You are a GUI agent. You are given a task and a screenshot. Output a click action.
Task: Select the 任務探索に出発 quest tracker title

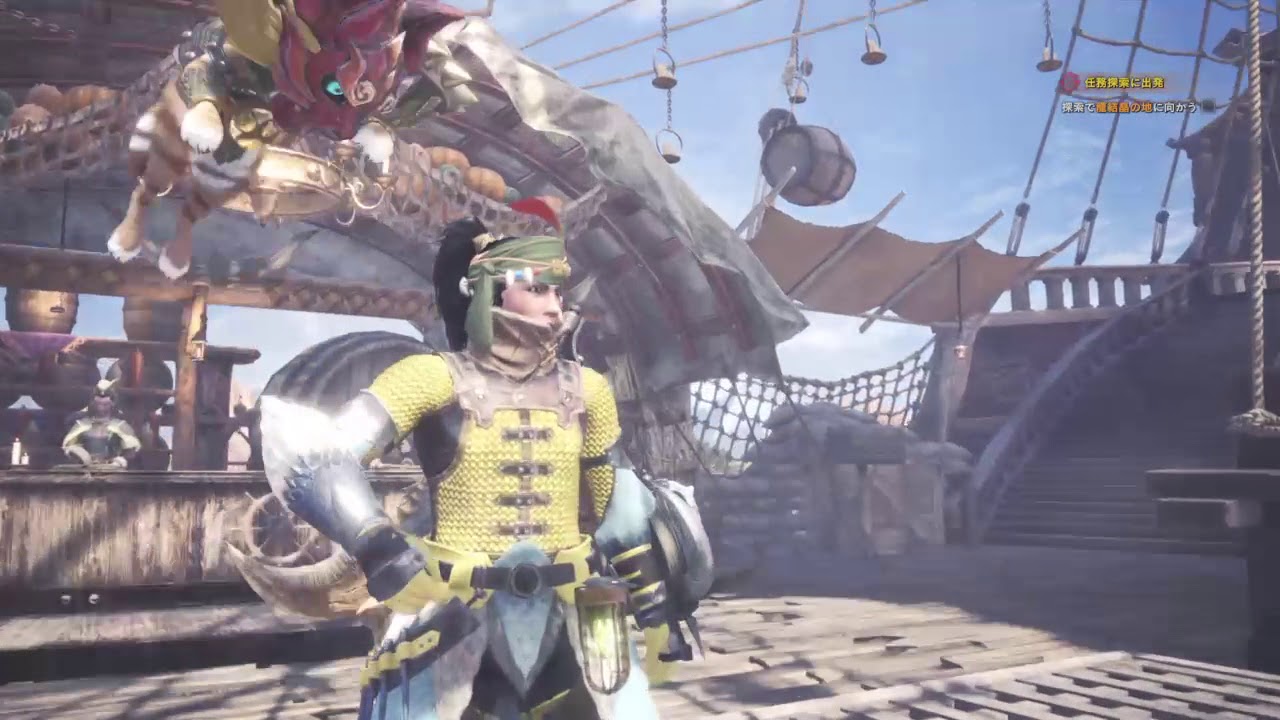point(1125,82)
